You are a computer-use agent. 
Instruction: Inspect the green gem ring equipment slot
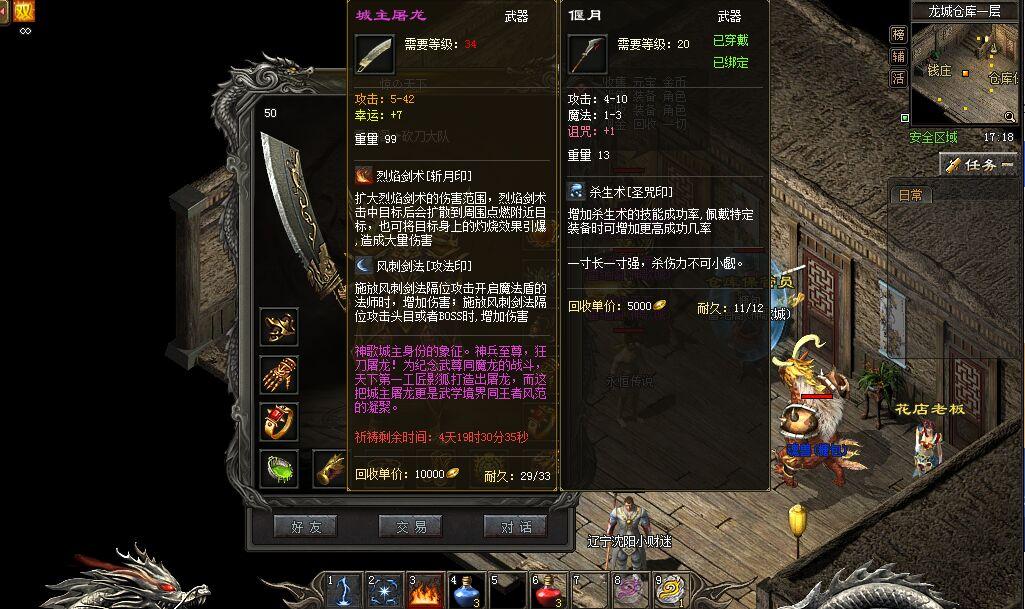(x=279, y=468)
